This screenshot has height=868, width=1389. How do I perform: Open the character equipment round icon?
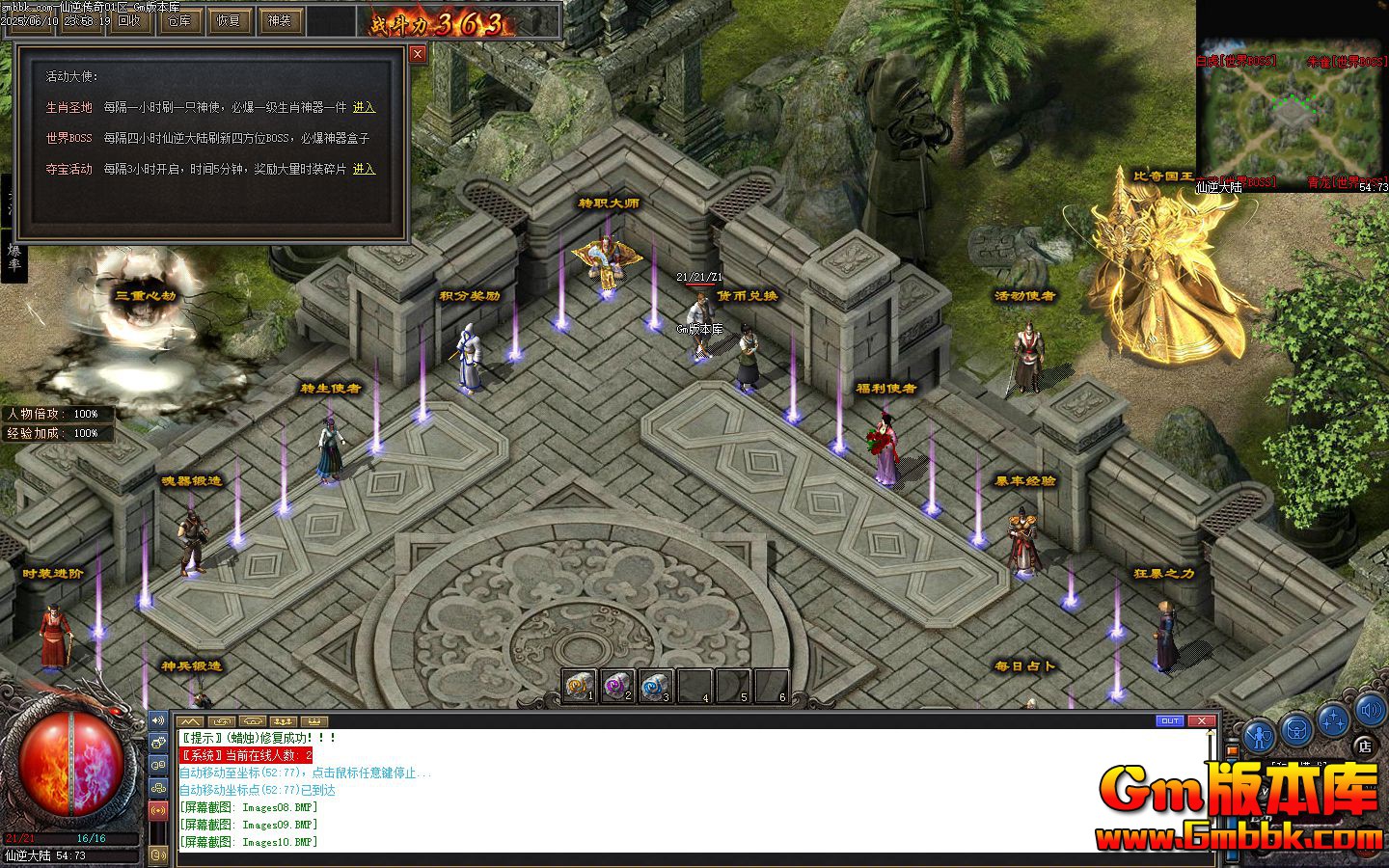pos(1259,735)
